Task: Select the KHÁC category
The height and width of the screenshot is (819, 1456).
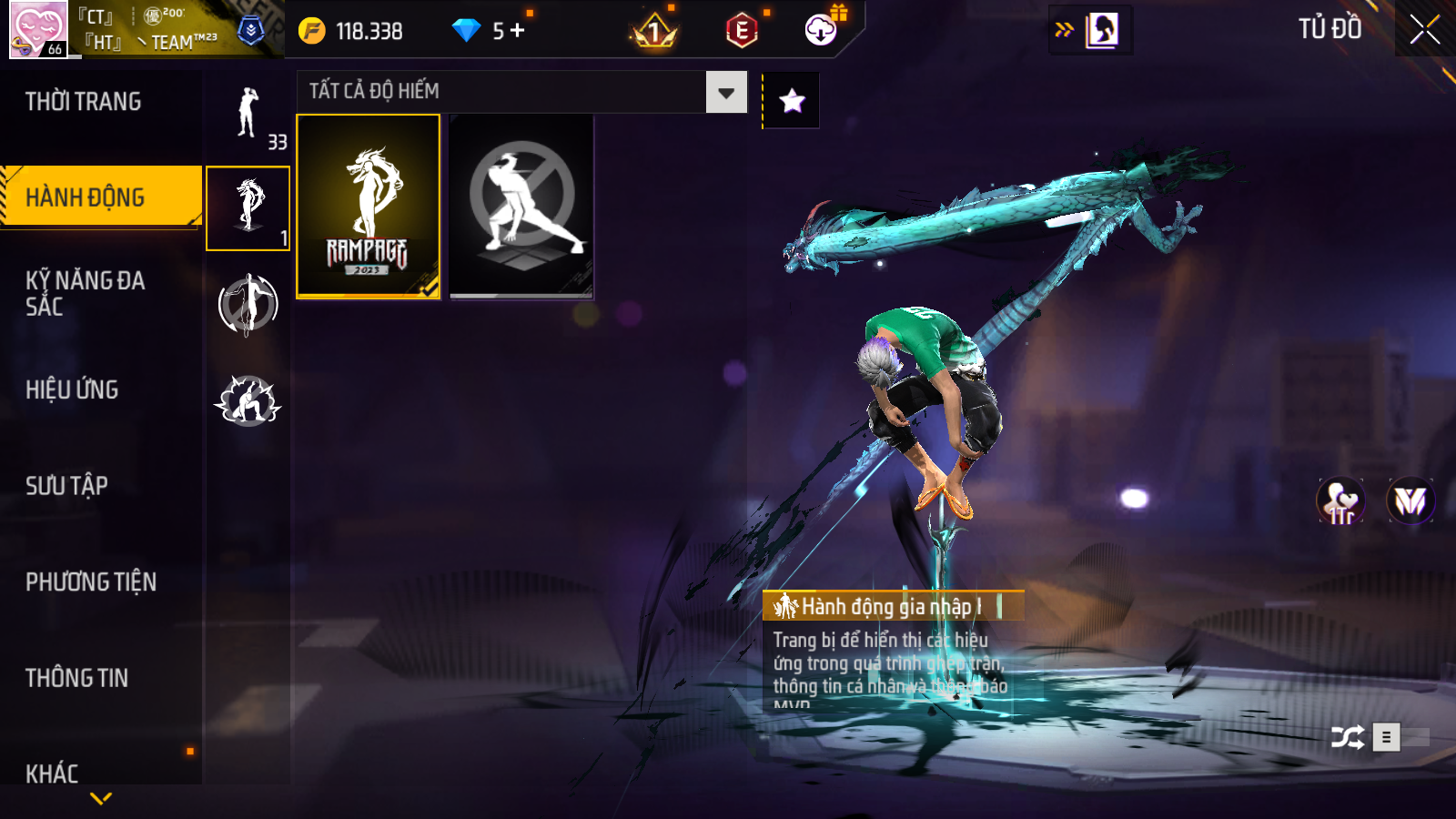Action: tap(52, 773)
